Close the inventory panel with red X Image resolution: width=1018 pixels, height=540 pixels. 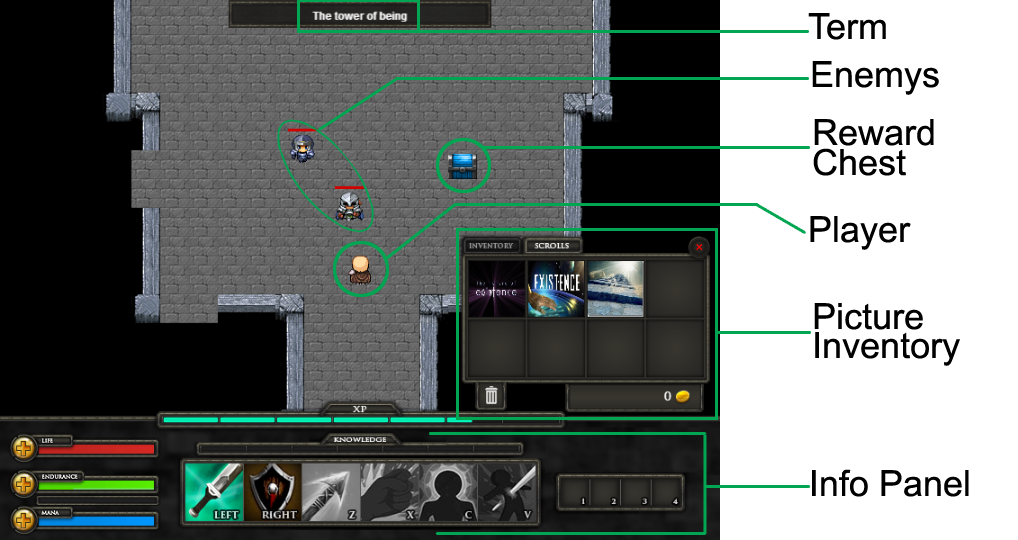tap(699, 247)
